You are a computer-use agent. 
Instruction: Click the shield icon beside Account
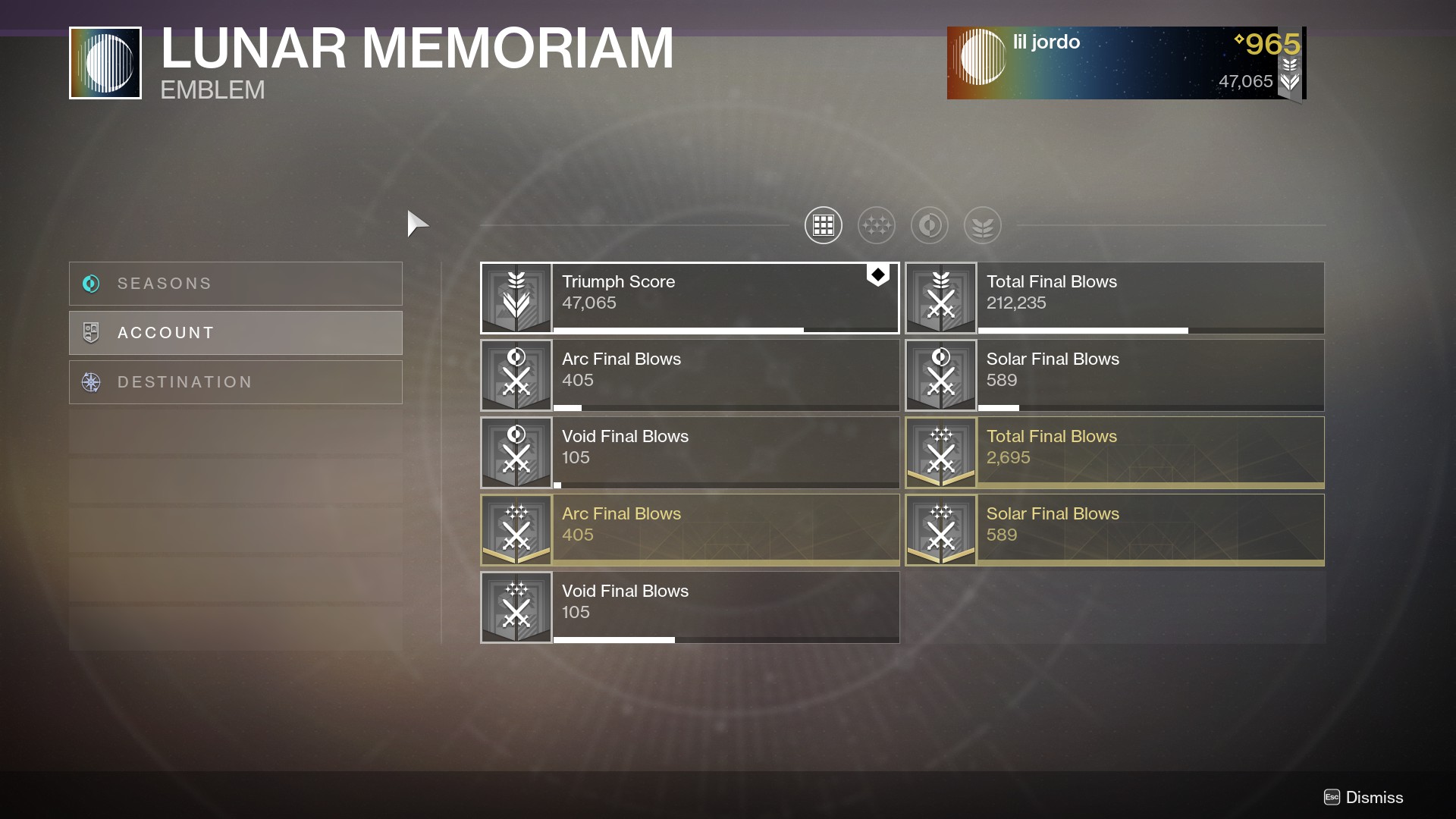click(91, 332)
